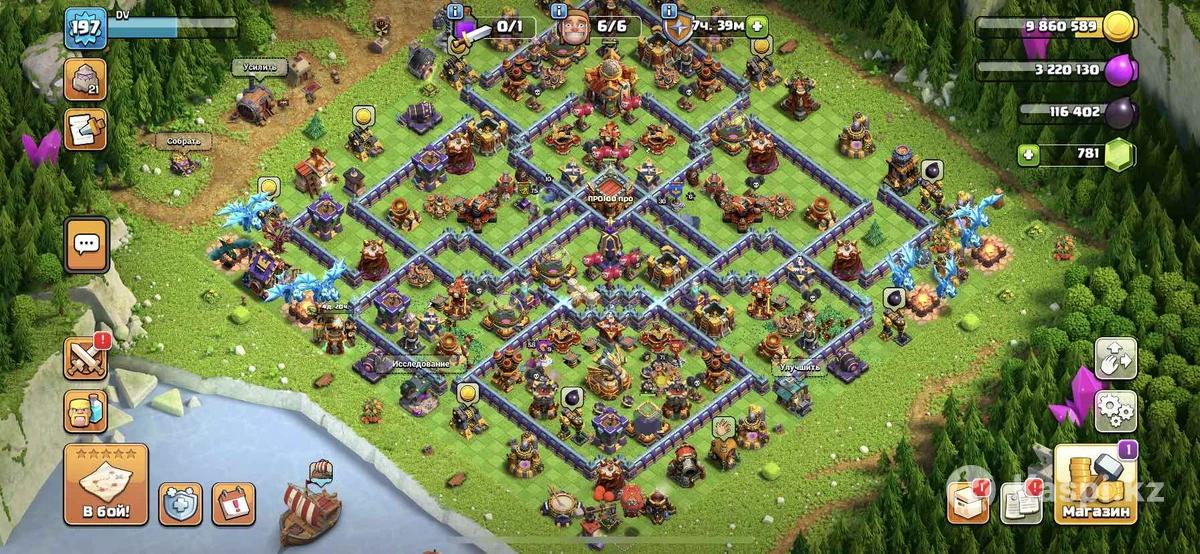
Task: Open the village layout editor hand icon
Action: (1115, 358)
